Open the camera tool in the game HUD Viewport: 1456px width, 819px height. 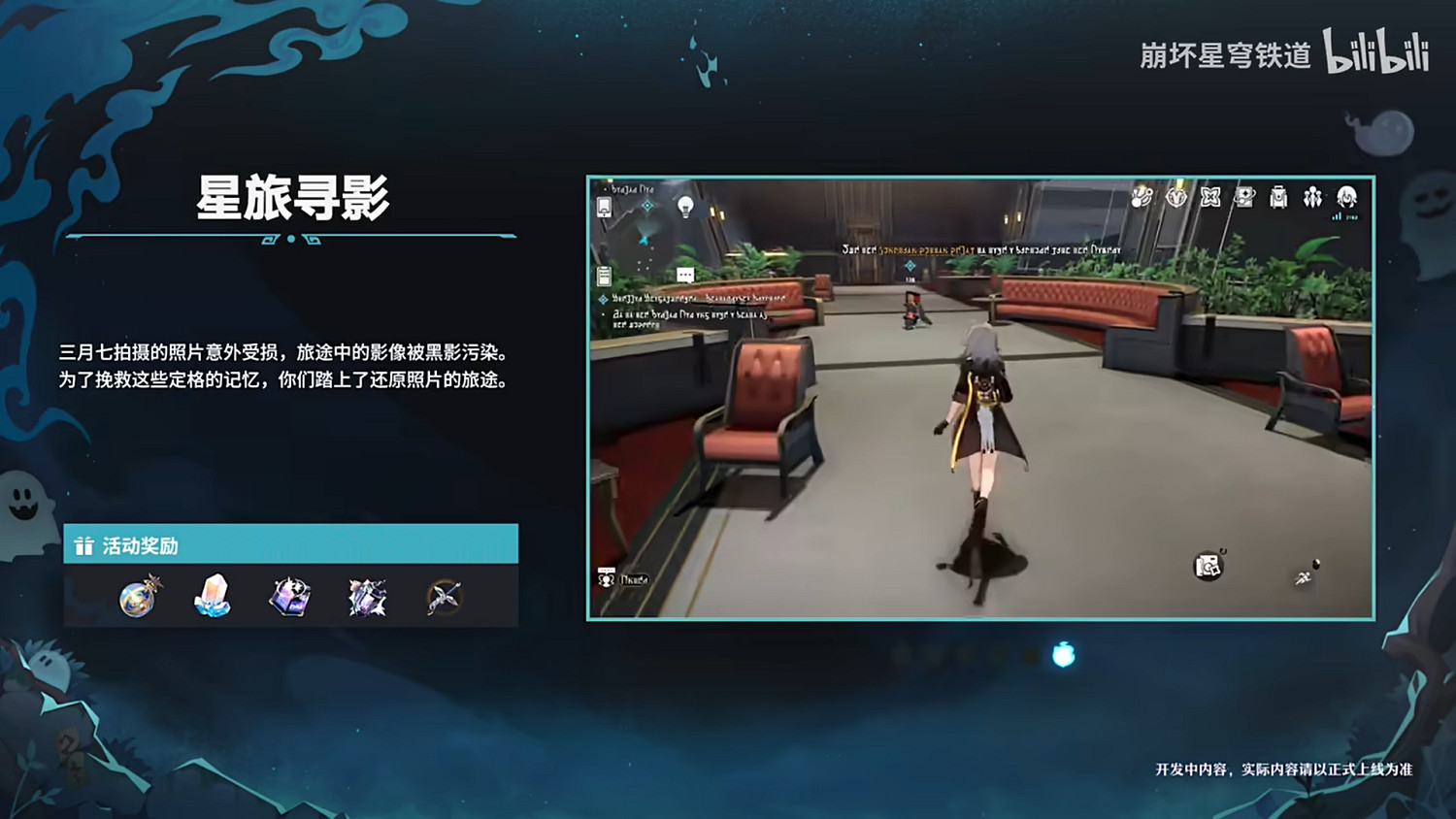point(1208,566)
